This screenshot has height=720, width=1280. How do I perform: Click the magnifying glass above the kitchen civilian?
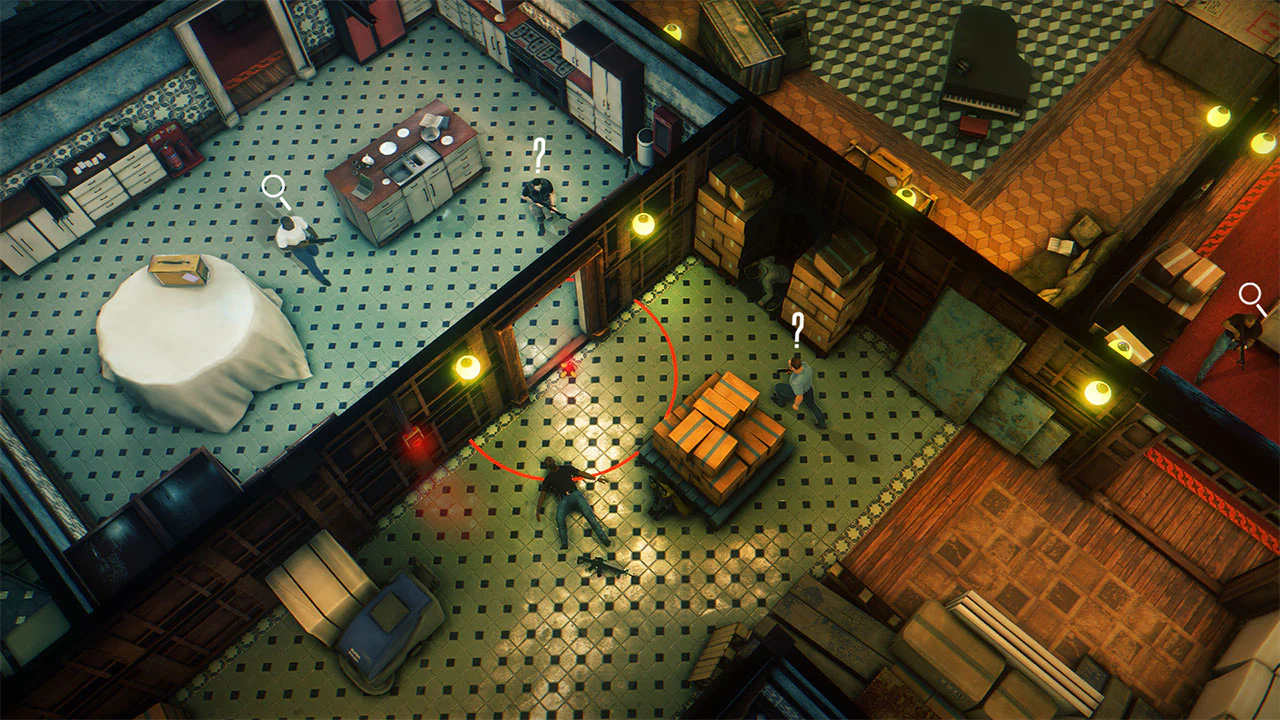(x=271, y=186)
